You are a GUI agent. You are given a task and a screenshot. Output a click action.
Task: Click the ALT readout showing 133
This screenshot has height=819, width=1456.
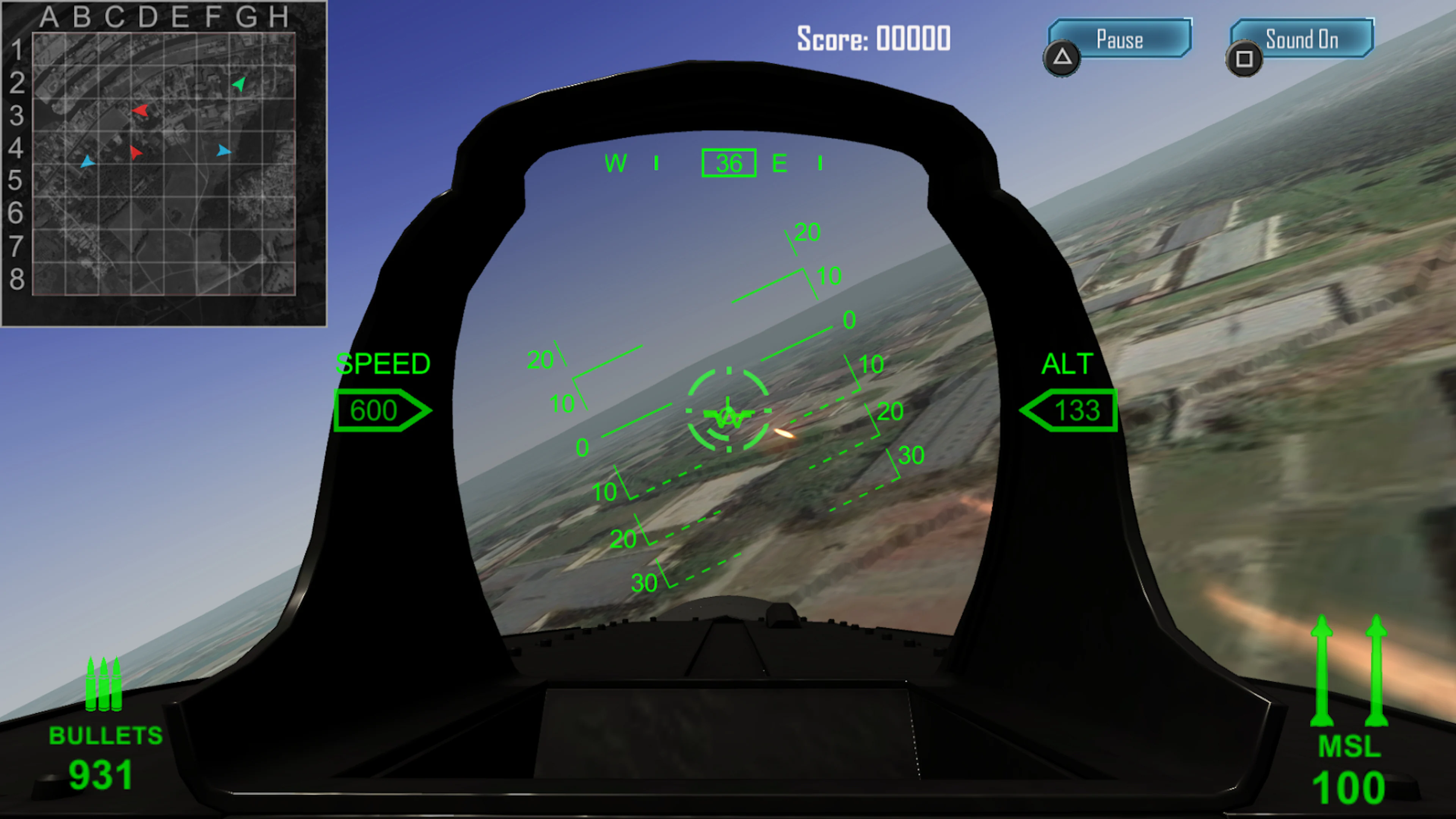(x=1069, y=410)
